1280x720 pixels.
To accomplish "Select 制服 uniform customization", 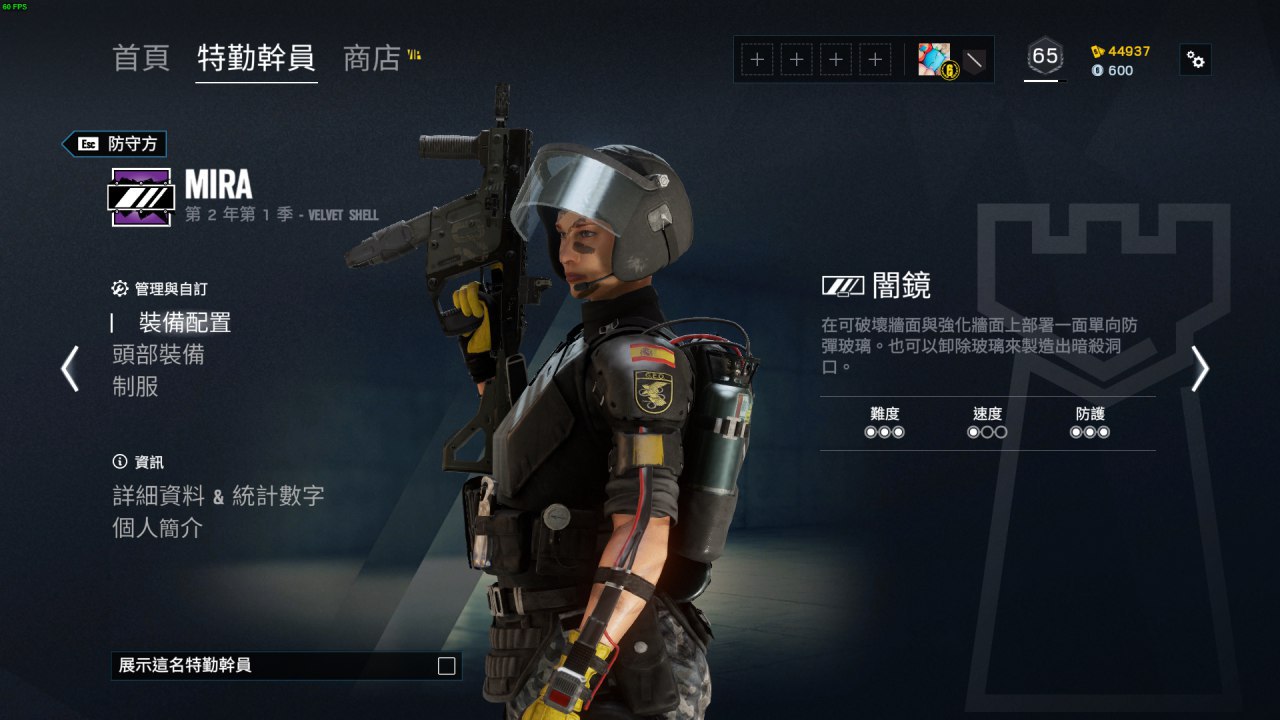I will 136,386.
